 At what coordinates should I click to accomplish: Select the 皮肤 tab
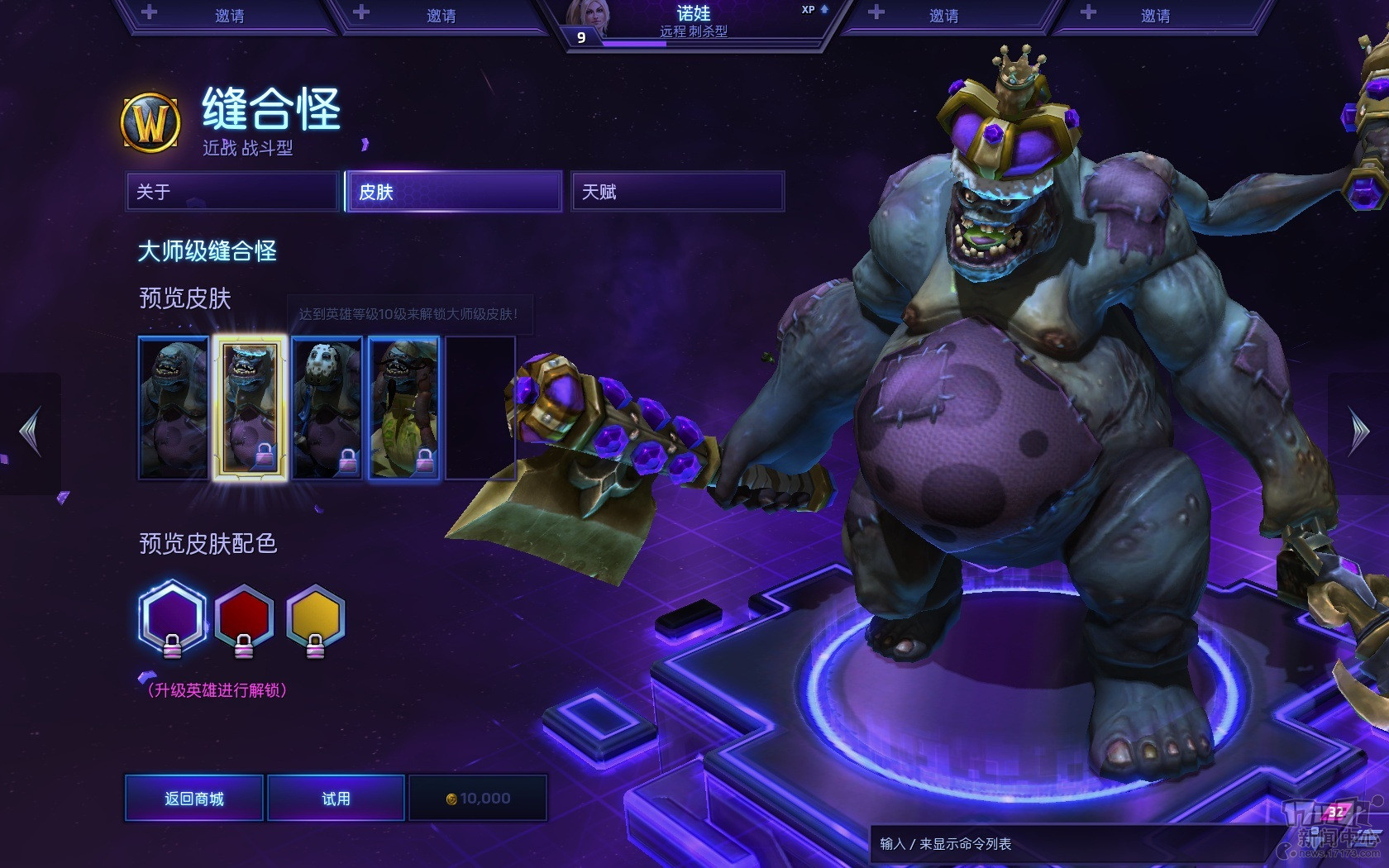(454, 192)
